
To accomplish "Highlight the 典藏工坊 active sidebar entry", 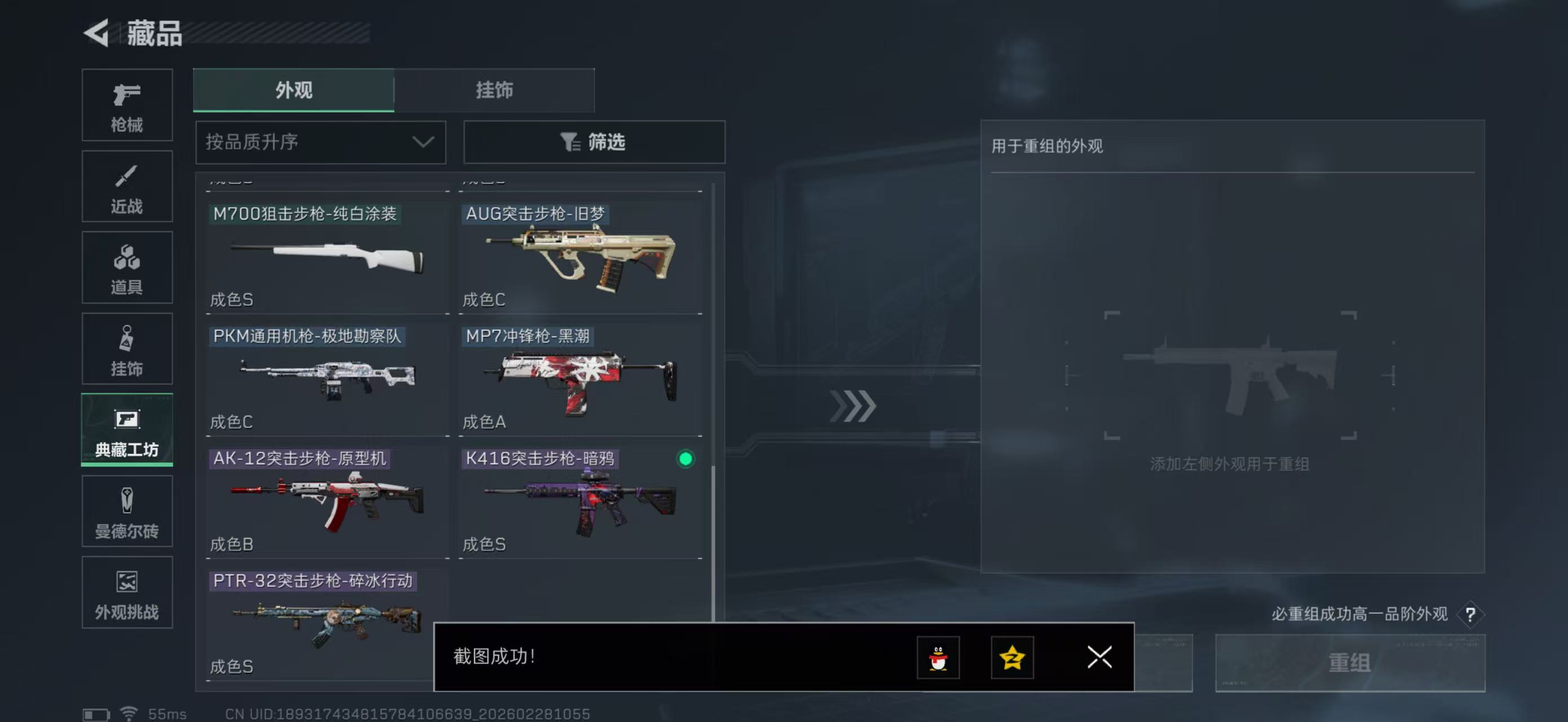I will (127, 430).
